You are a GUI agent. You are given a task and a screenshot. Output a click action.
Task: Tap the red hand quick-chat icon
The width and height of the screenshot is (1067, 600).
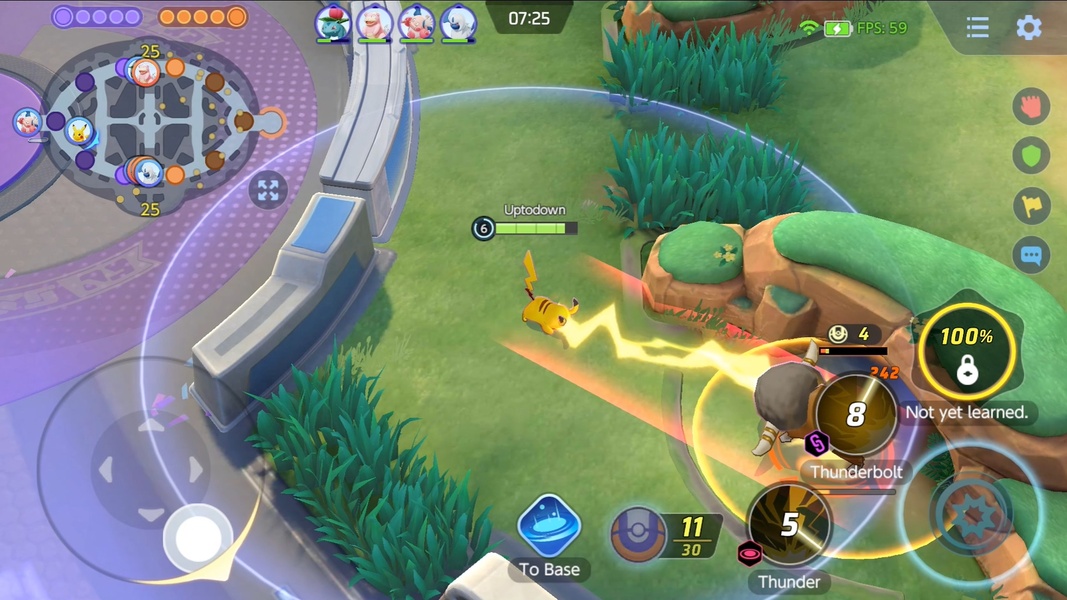[x=1031, y=106]
